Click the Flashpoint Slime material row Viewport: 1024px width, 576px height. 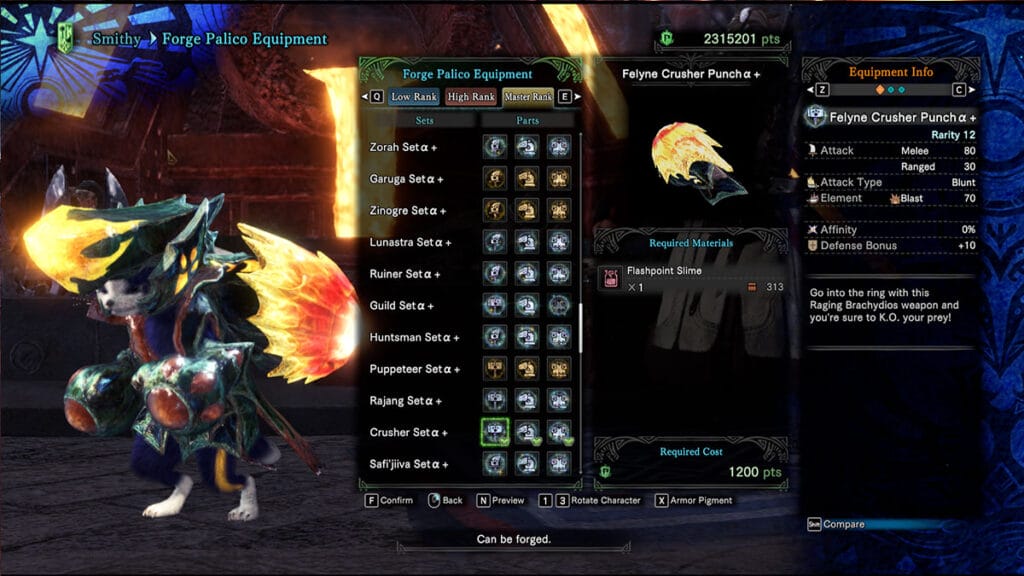pyautogui.click(x=691, y=278)
